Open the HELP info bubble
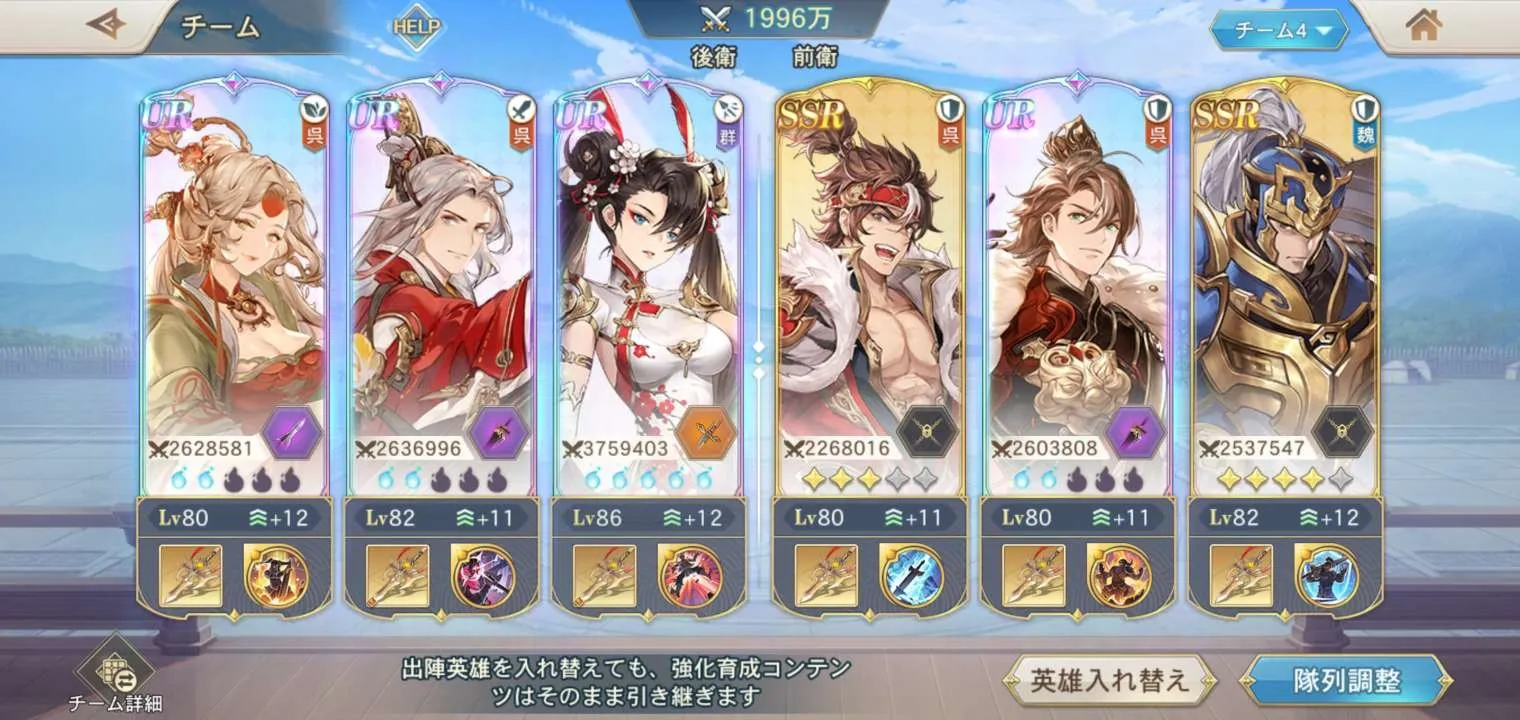 pos(416,27)
